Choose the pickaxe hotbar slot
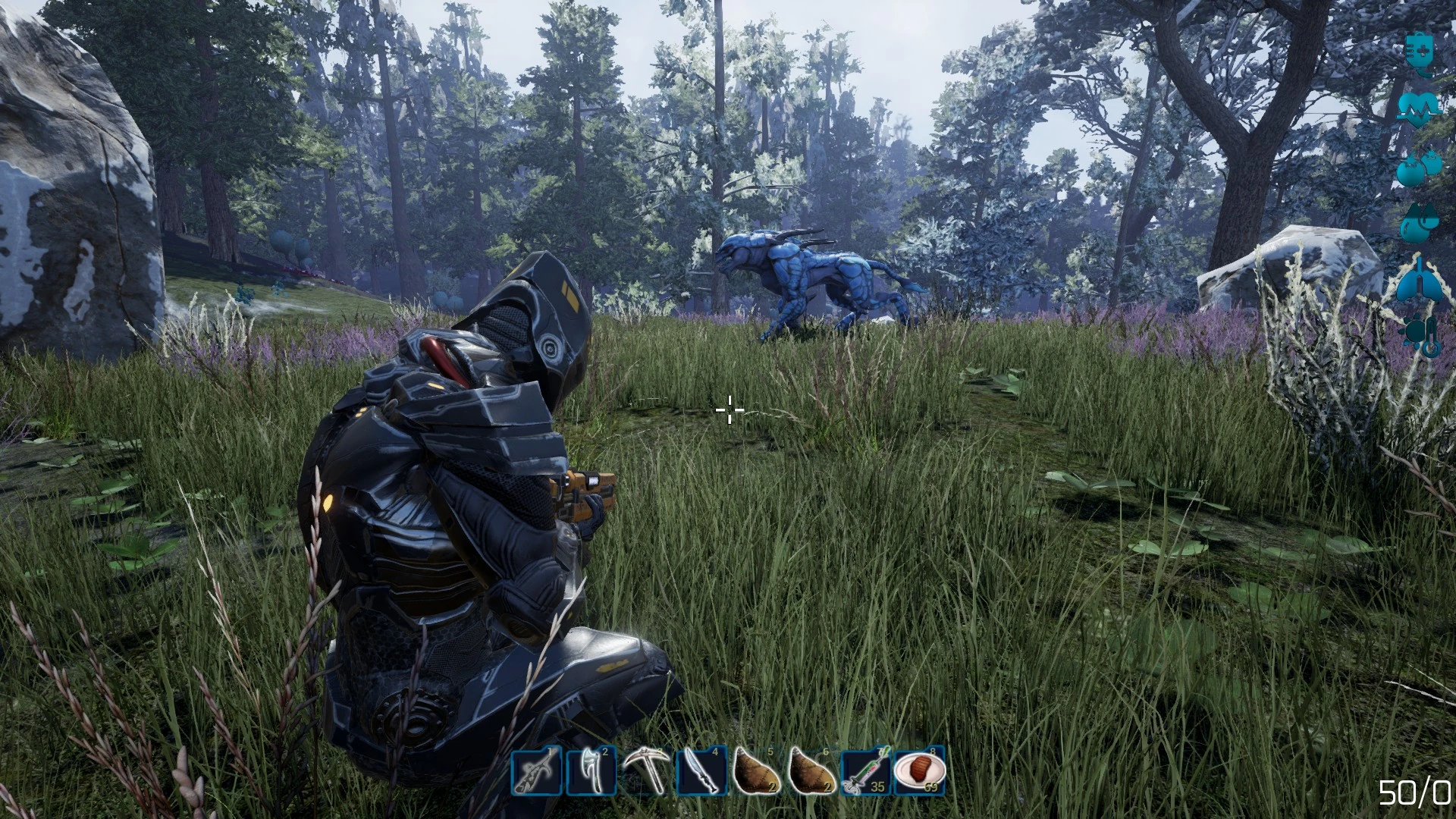This screenshot has height=819, width=1456. (645, 771)
